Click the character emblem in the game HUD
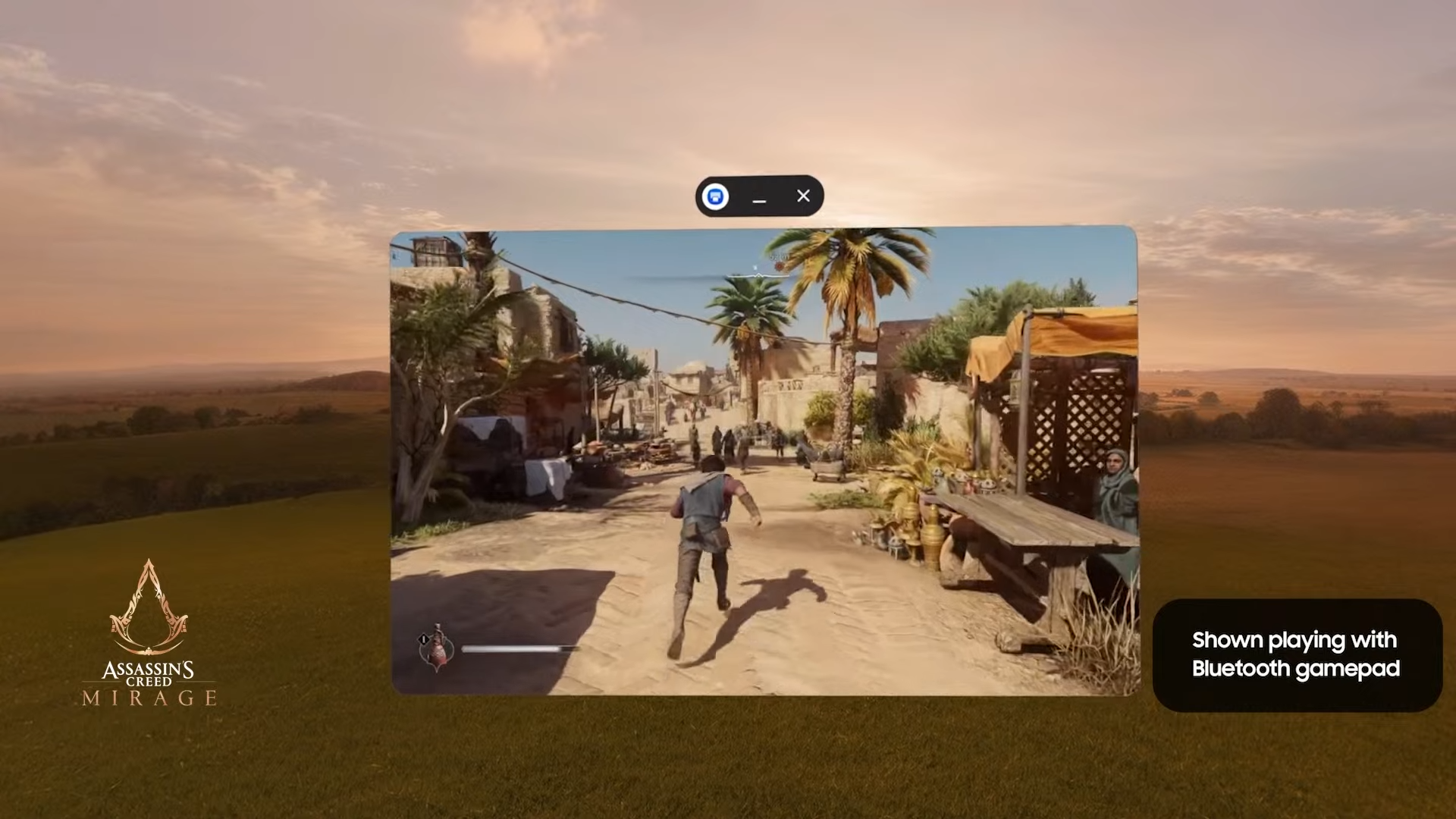The image size is (1456, 819). coord(436,651)
